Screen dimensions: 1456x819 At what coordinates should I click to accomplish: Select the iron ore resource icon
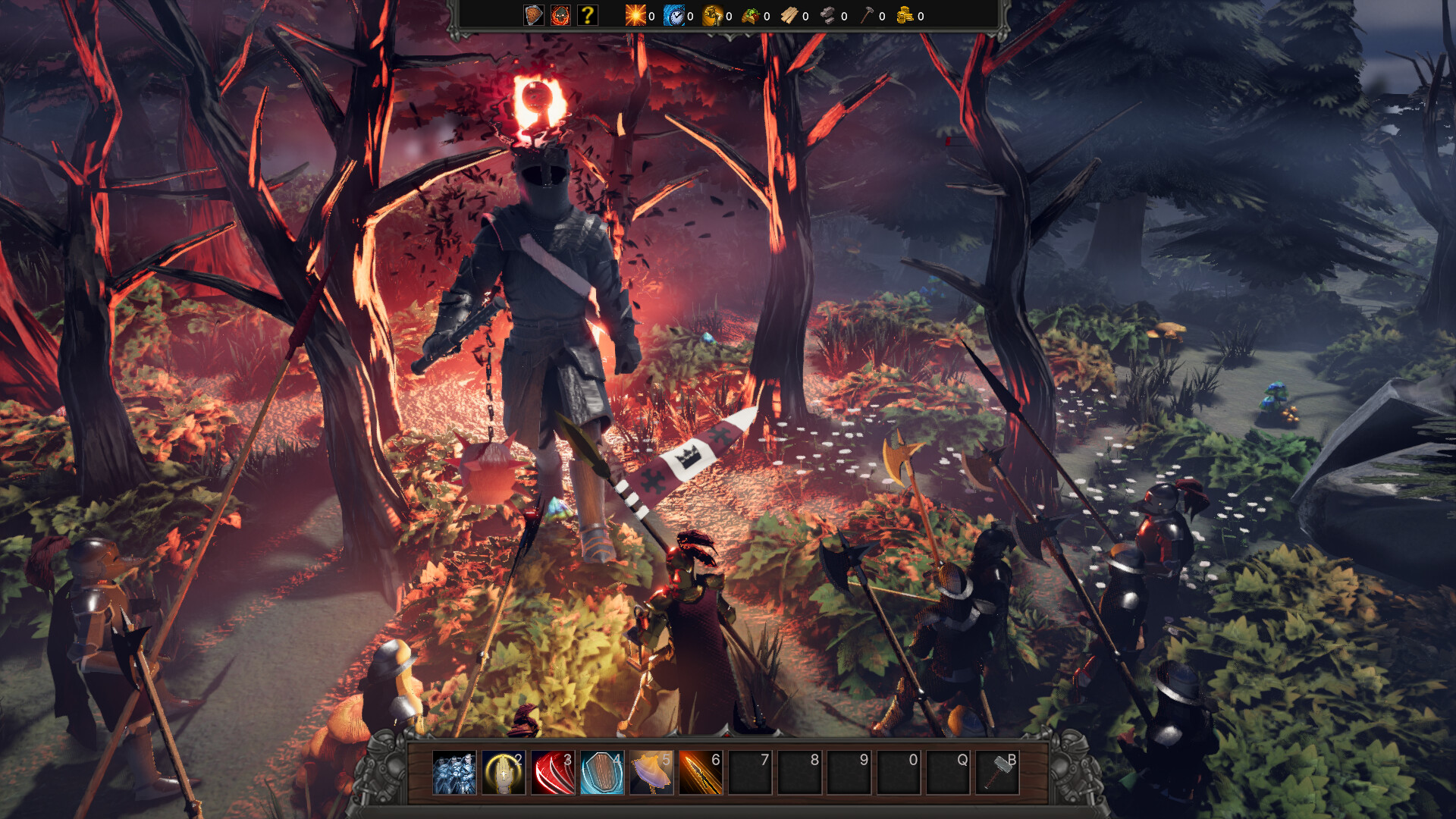click(827, 16)
